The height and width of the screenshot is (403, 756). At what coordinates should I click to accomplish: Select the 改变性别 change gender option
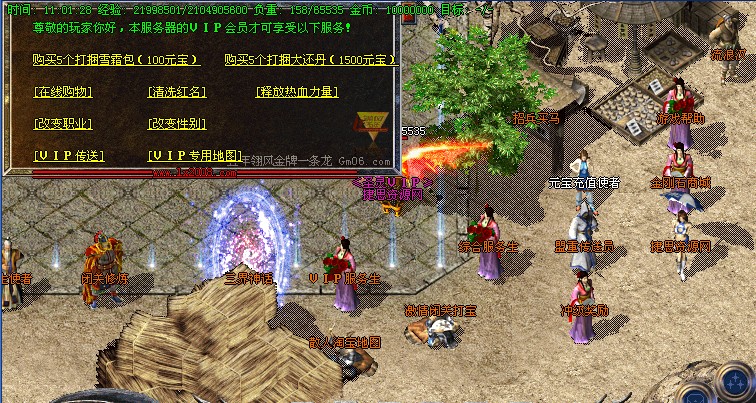[177, 124]
